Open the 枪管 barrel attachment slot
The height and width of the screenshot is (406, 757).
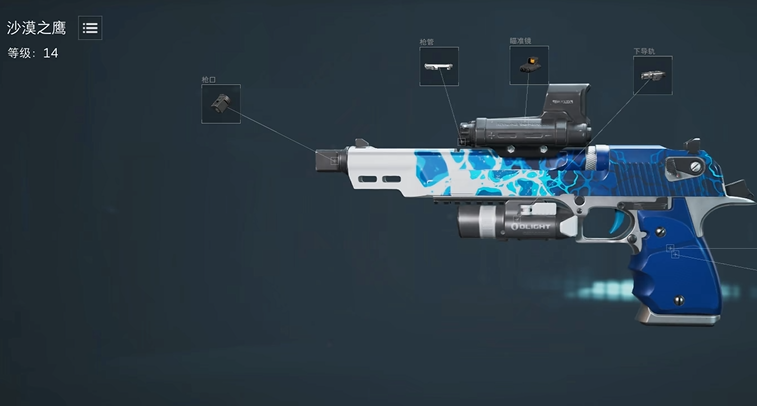(x=439, y=66)
